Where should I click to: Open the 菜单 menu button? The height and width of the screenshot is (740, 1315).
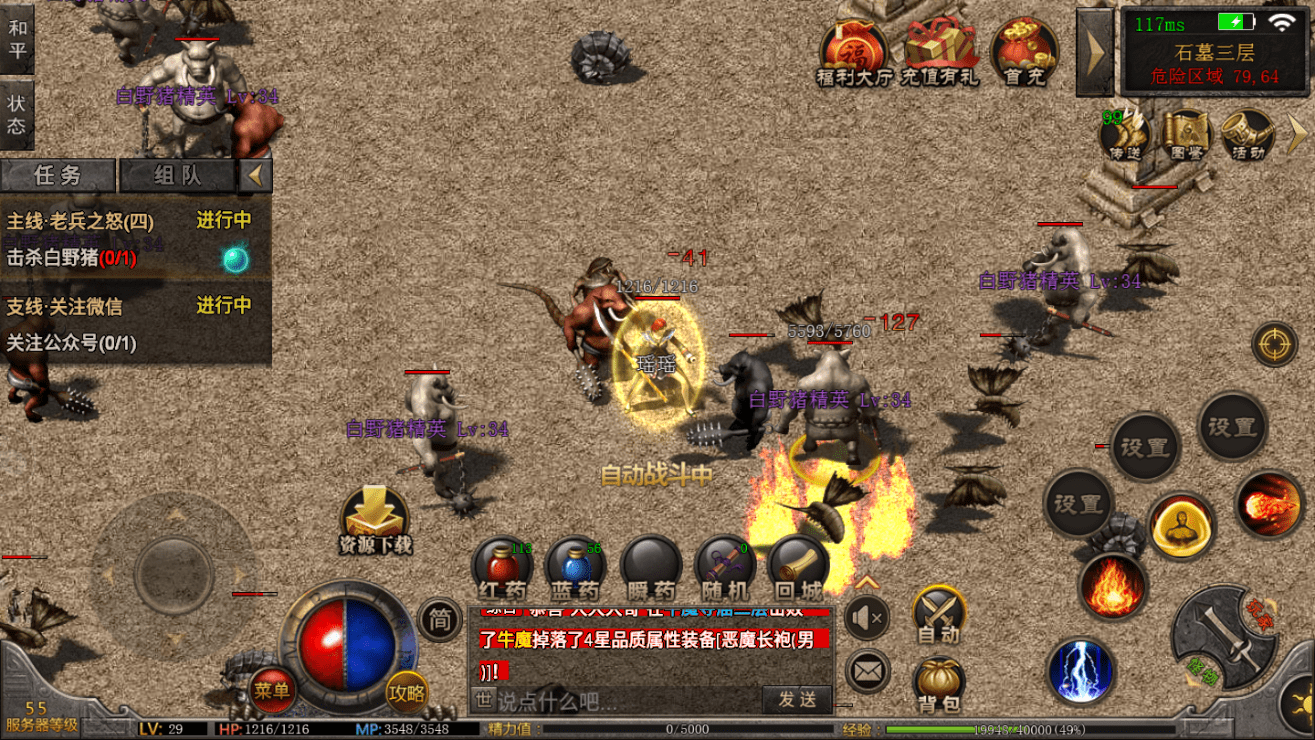click(271, 688)
